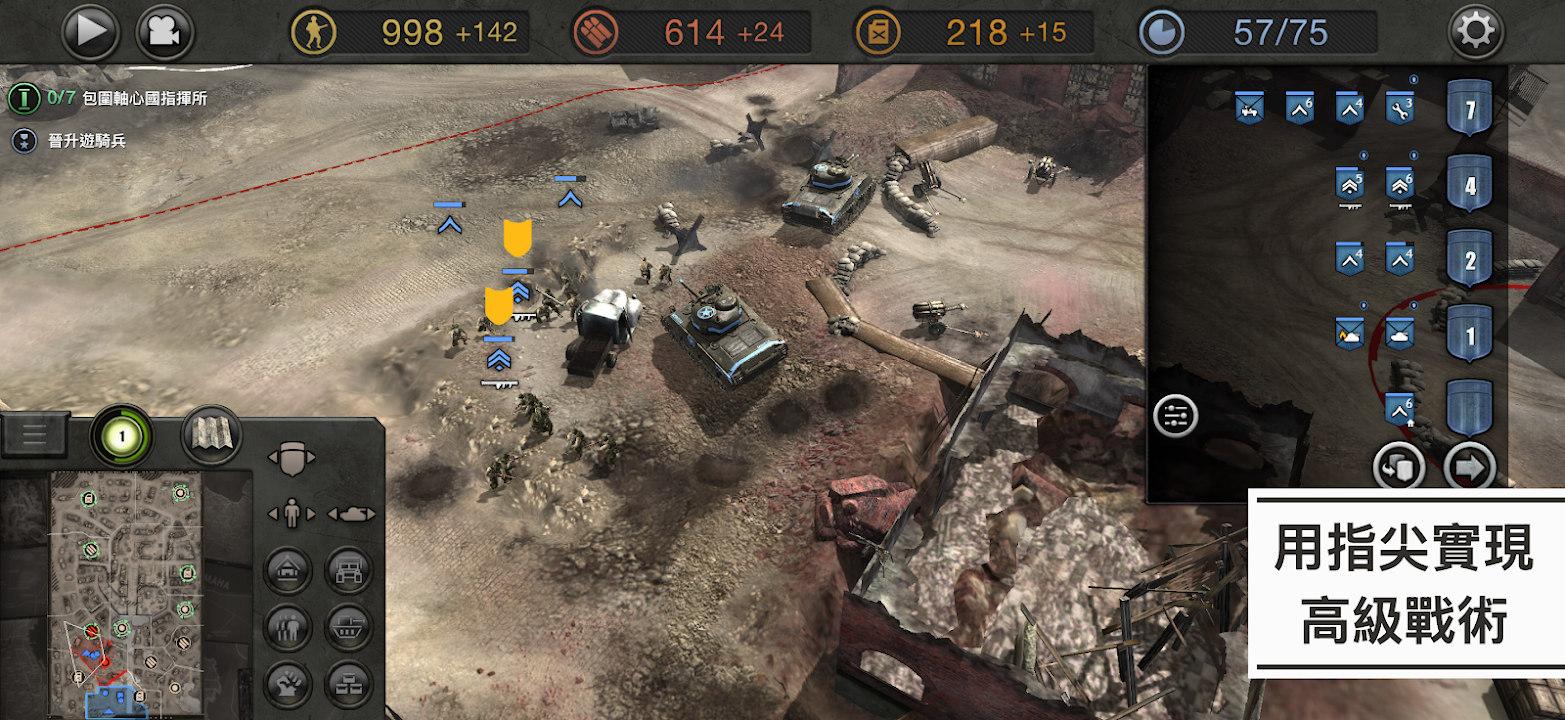1565x720 pixels.
Task: Open the raised fist command abilities button
Action: pos(288,685)
